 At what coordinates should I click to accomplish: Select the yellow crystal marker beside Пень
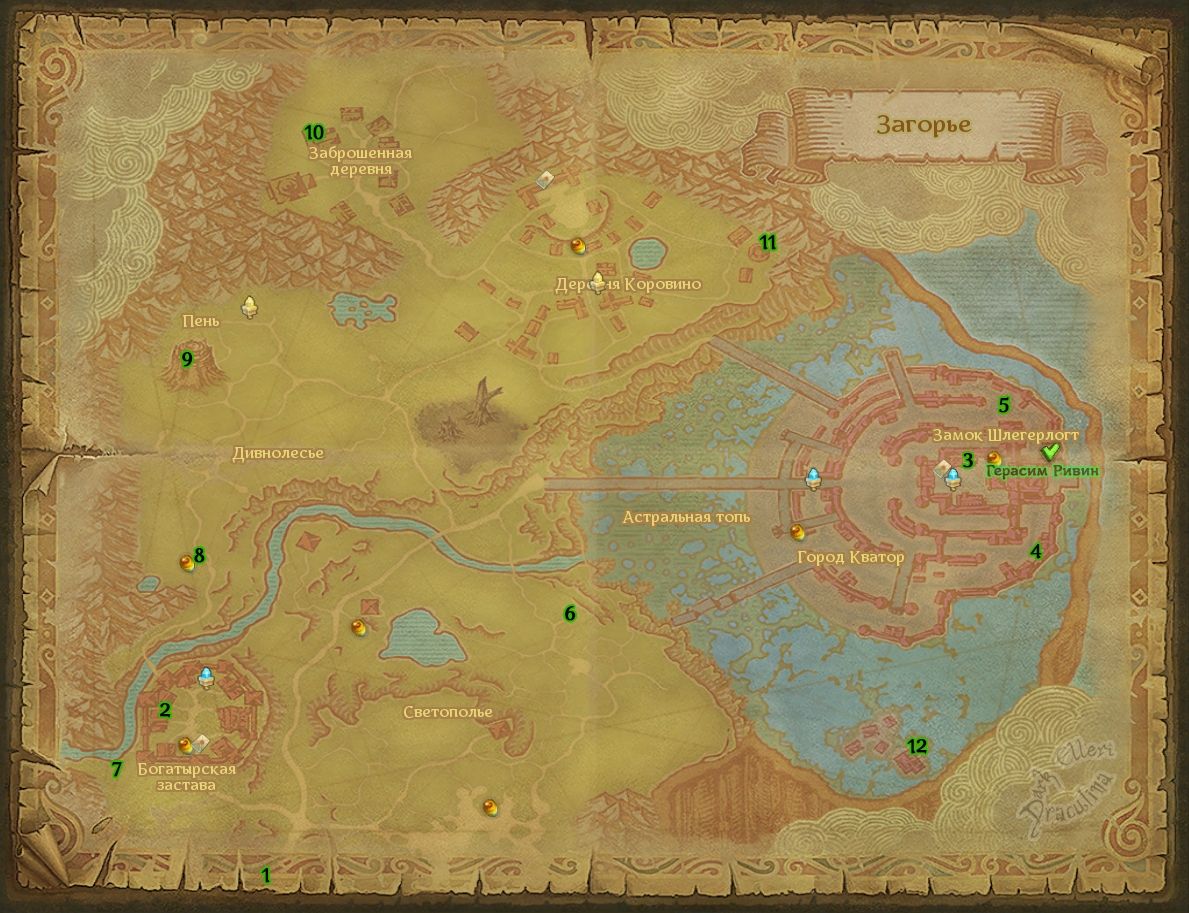pyautogui.click(x=250, y=307)
